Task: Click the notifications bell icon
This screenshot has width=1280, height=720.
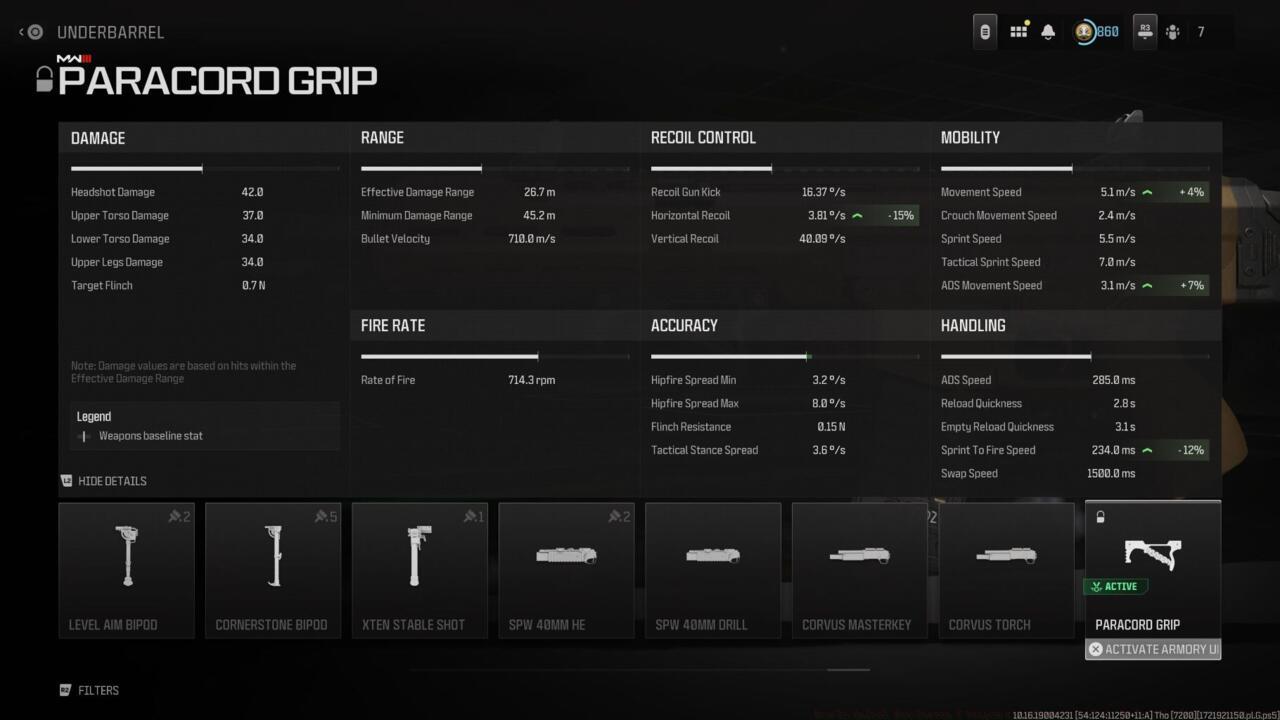Action: 1048,31
